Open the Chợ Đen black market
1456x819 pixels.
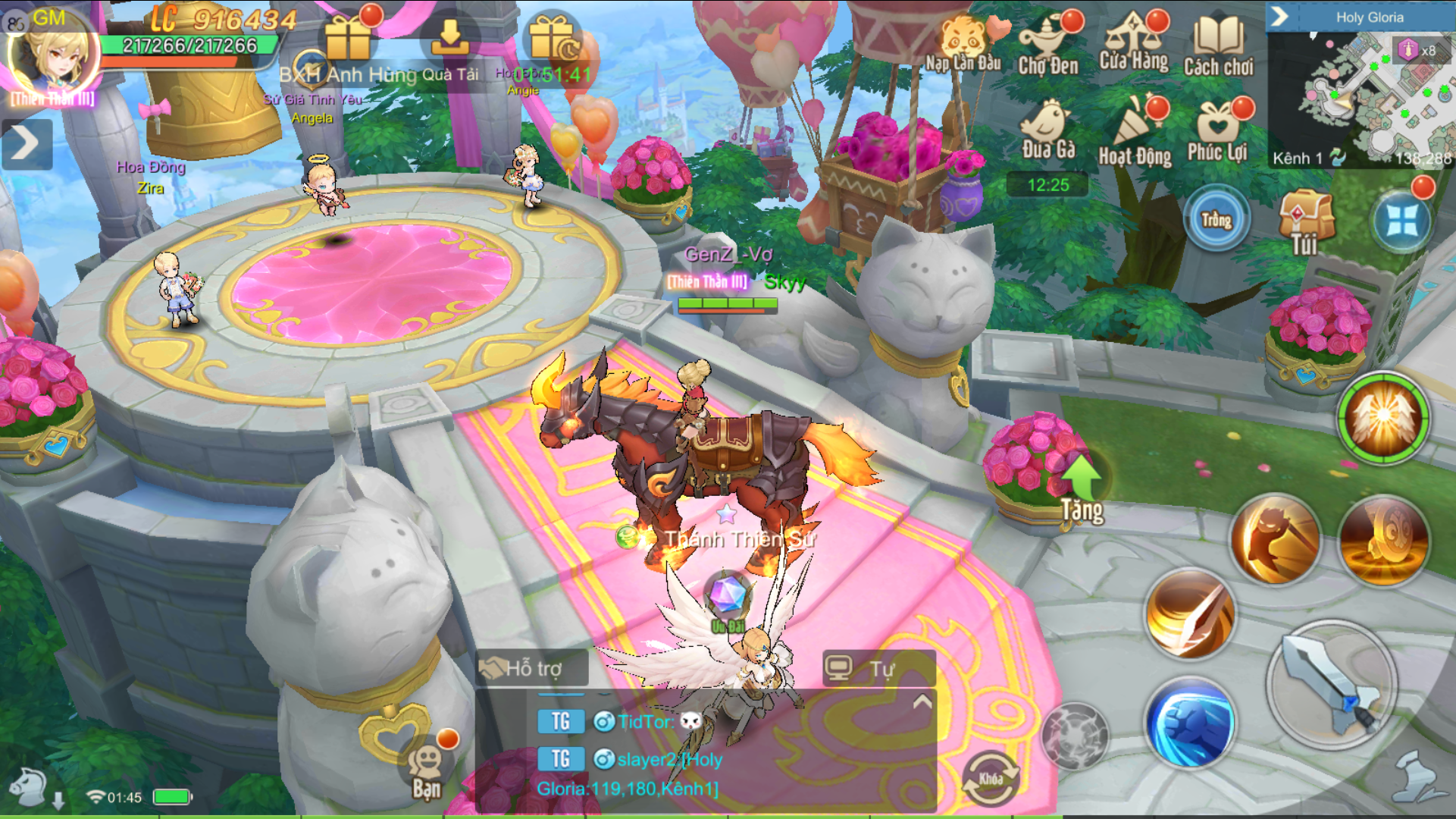click(1048, 44)
